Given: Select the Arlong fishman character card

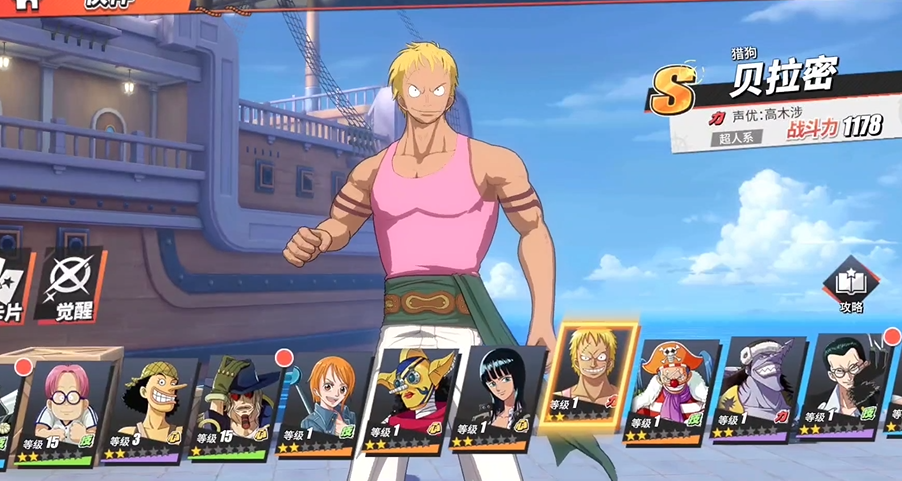Looking at the screenshot, I should (x=754, y=390).
